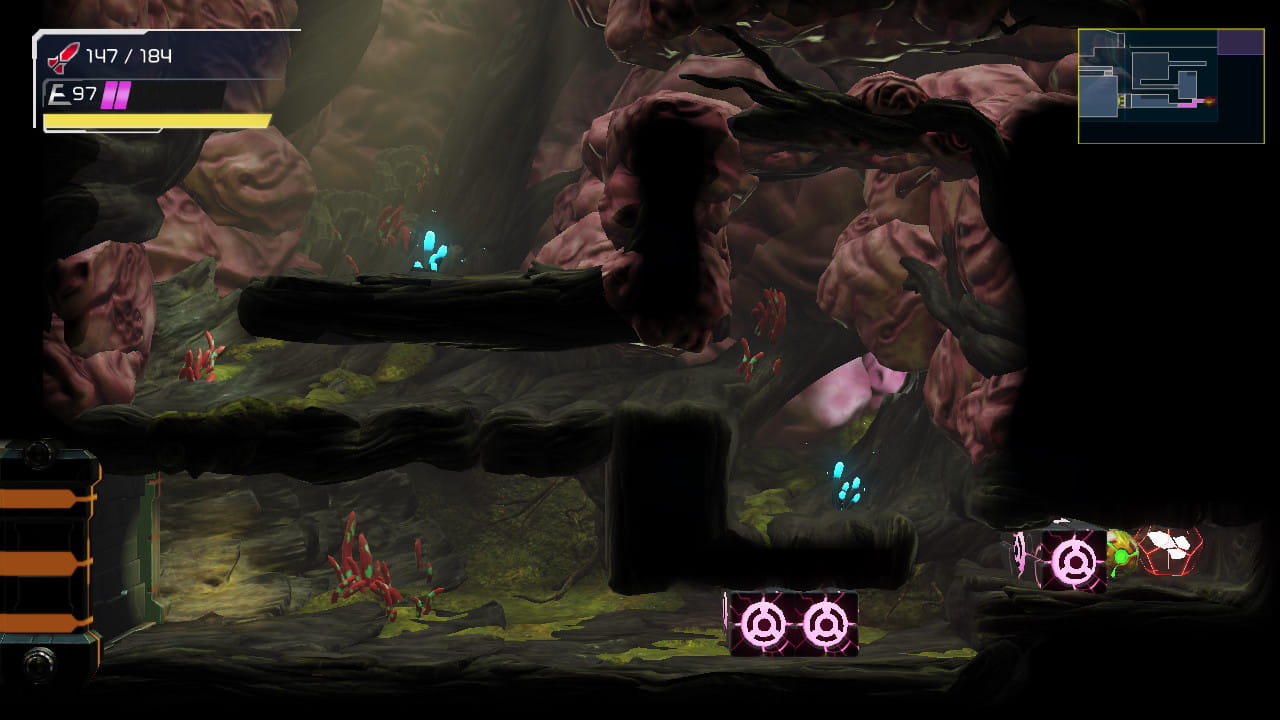Click the left bomb block emblem on the lower ledge
The height and width of the screenshot is (720, 1280).
click(x=764, y=622)
